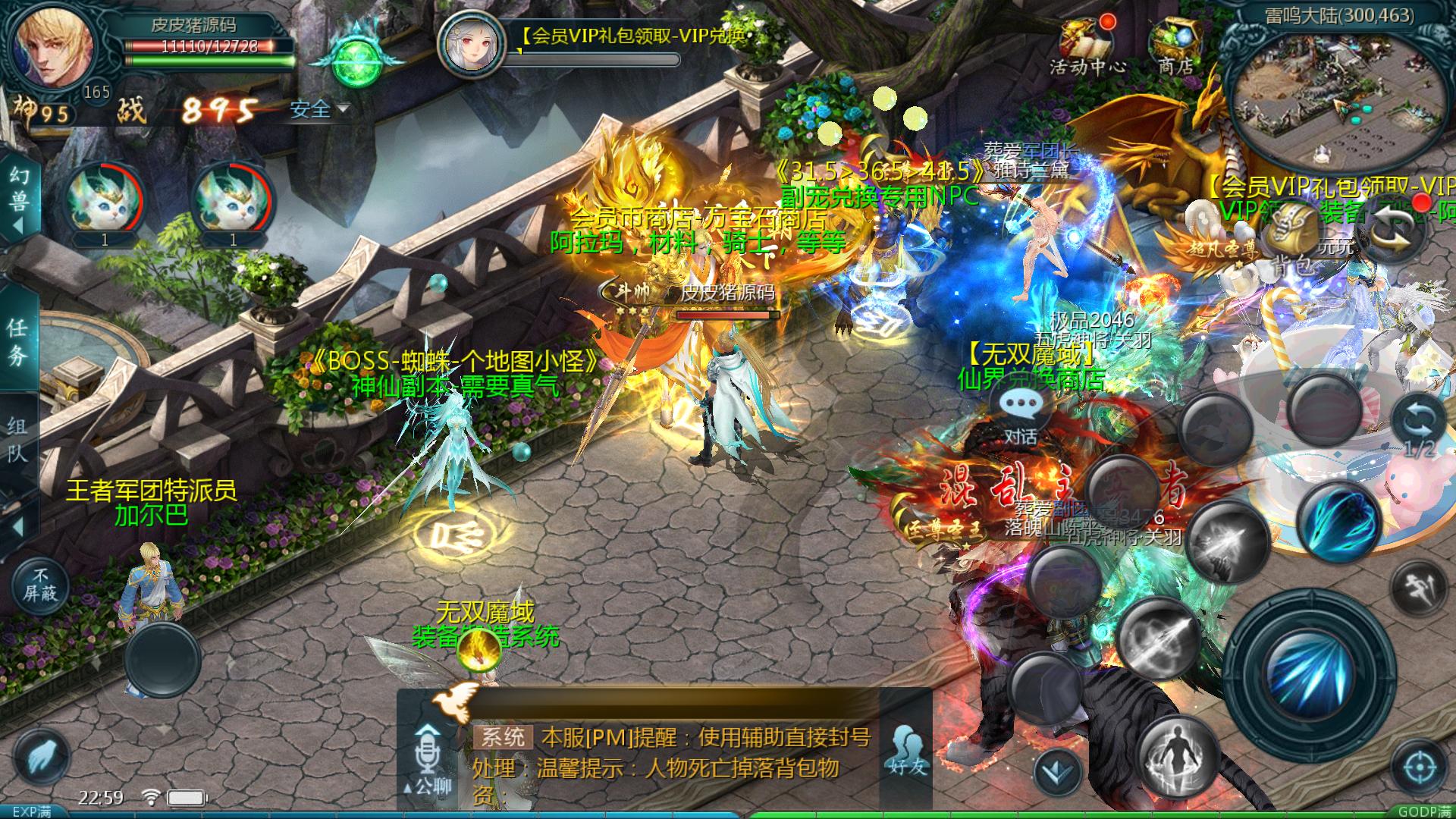Open the 安全 PK mode dropdown
The width and height of the screenshot is (1456, 819).
click(318, 110)
